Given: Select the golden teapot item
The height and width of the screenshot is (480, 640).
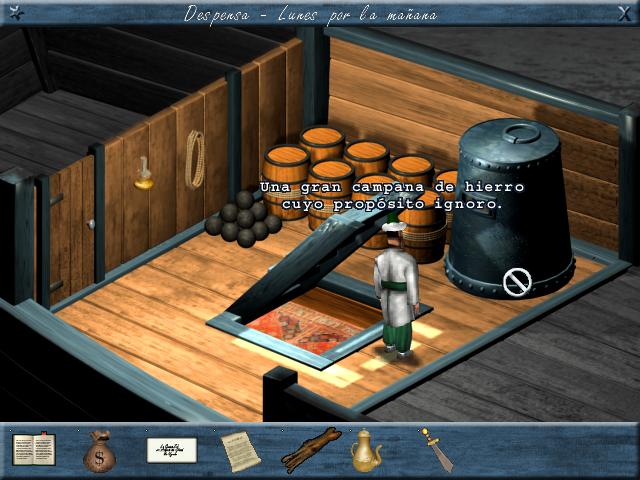Looking at the screenshot, I should (367, 450).
